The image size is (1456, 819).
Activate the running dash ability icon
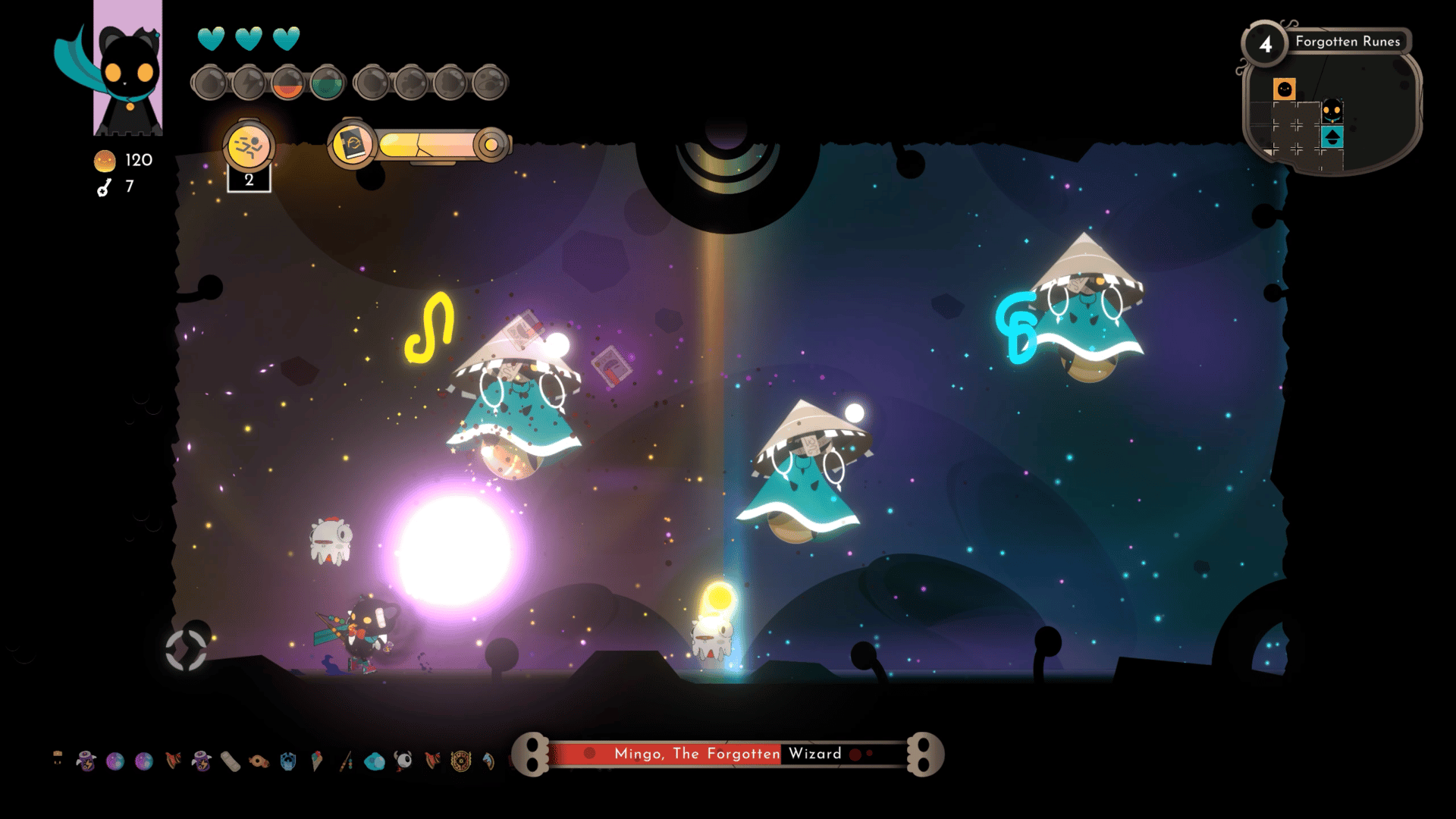pyautogui.click(x=248, y=146)
